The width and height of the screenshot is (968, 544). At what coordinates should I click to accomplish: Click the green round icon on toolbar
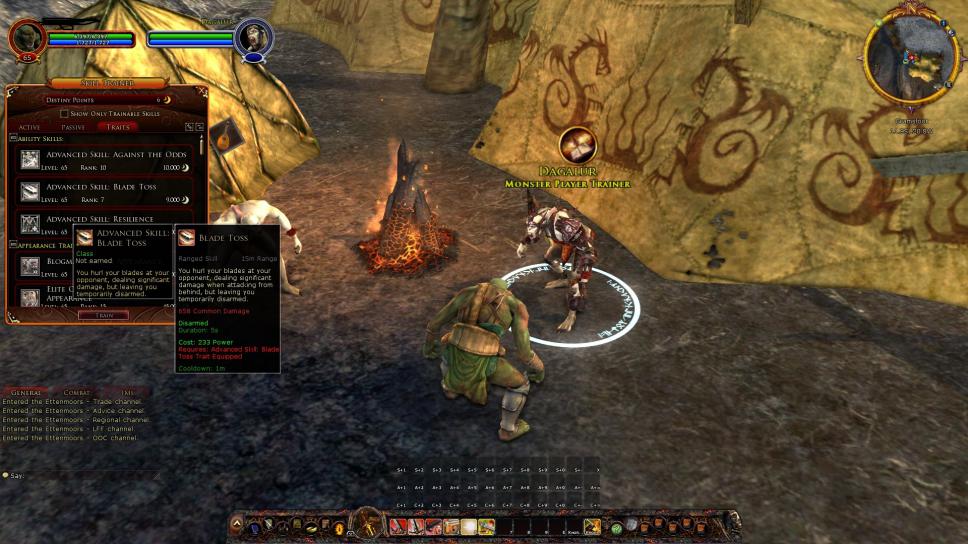(x=617, y=527)
